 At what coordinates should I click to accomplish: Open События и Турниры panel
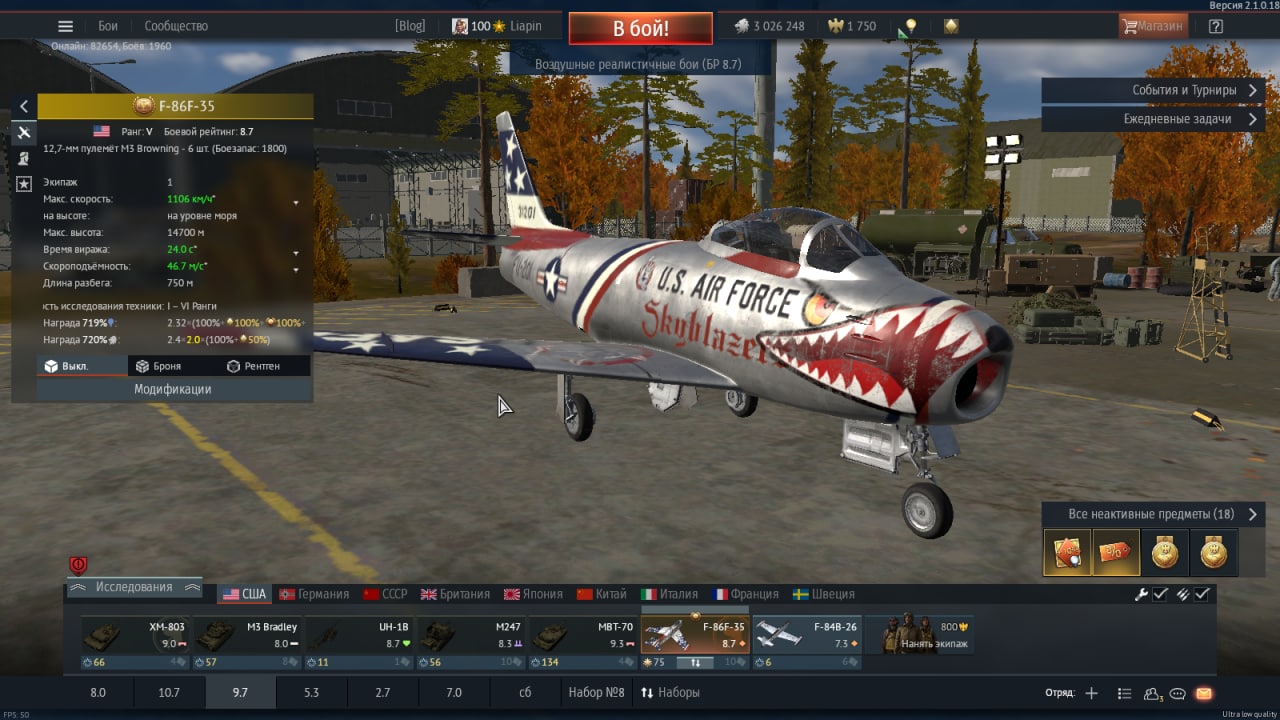pyautogui.click(x=1152, y=90)
